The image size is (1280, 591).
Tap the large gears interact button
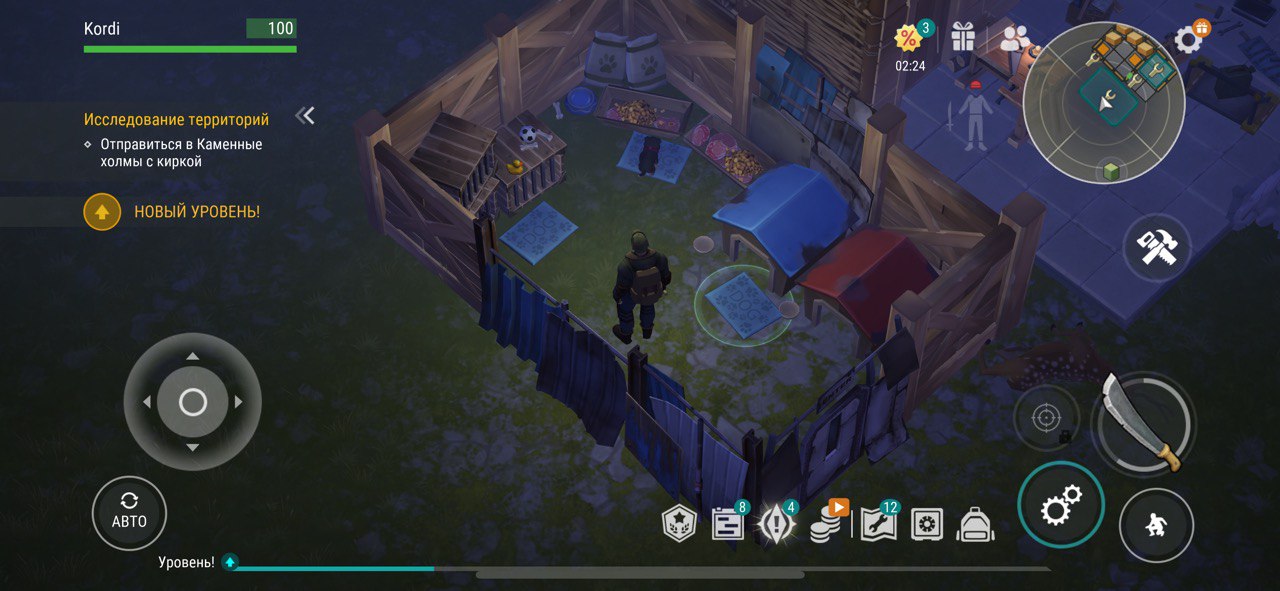pos(1060,505)
